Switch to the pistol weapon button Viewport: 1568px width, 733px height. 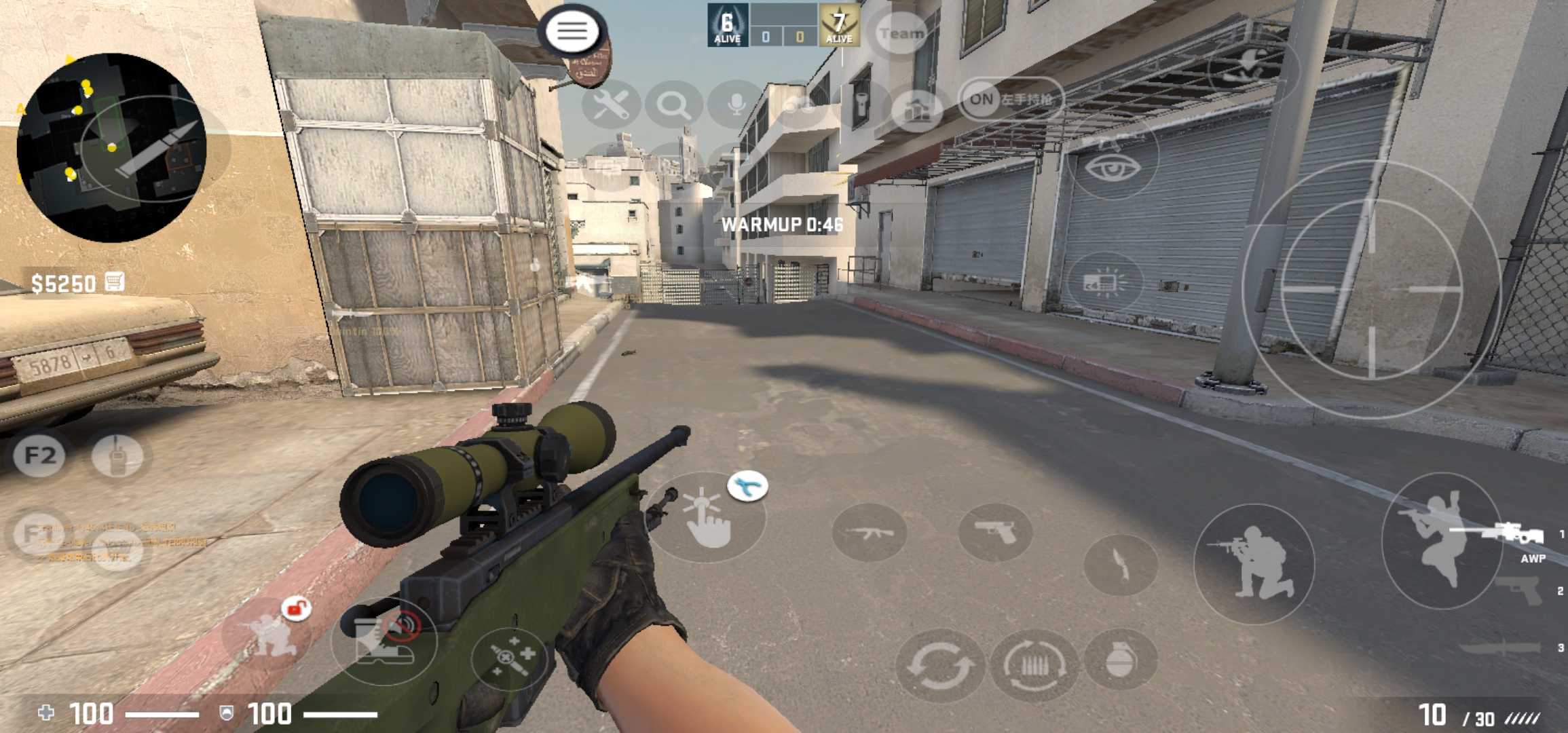tap(995, 533)
